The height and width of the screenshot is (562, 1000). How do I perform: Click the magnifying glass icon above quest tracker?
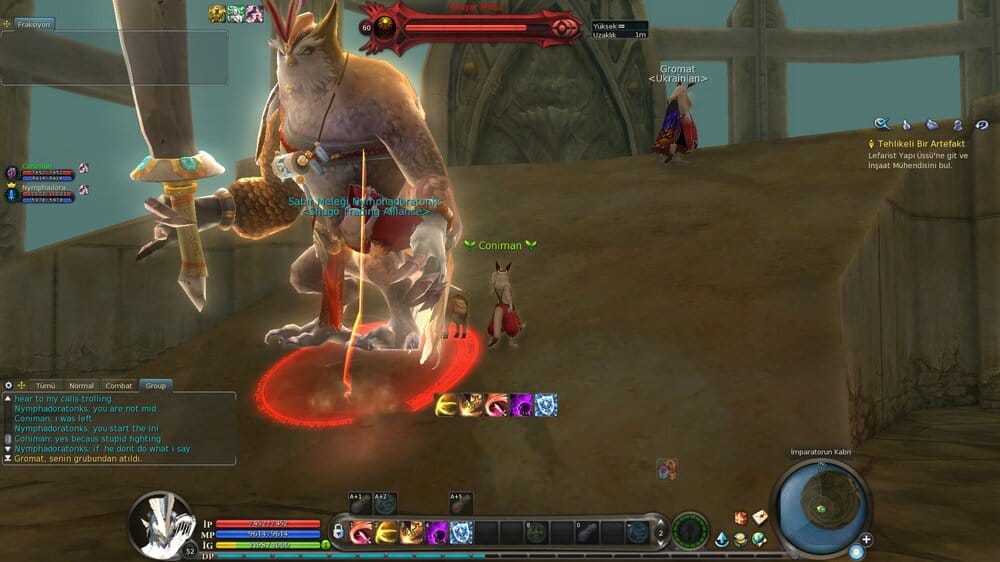coord(881,124)
